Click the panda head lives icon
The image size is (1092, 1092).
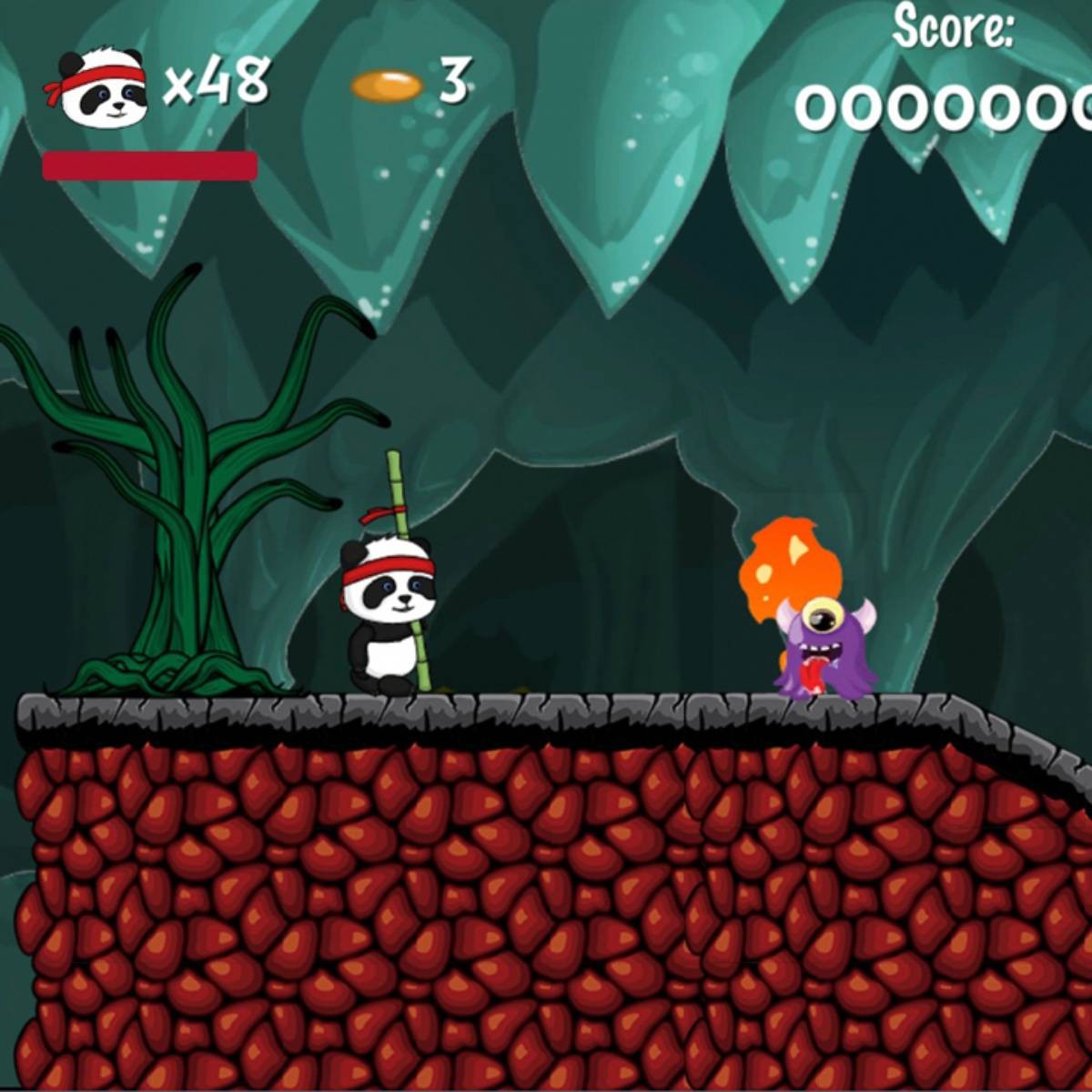(97, 87)
